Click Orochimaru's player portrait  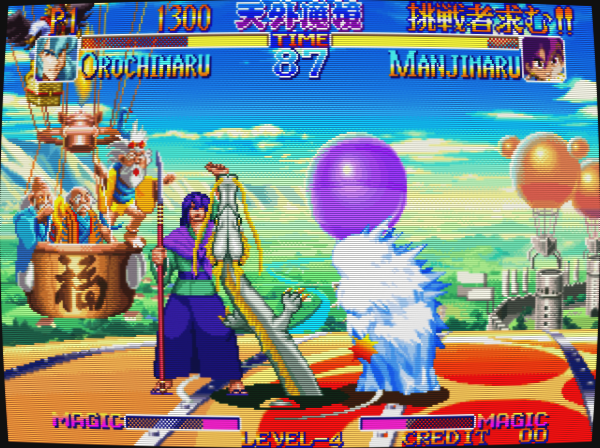click(x=56, y=60)
